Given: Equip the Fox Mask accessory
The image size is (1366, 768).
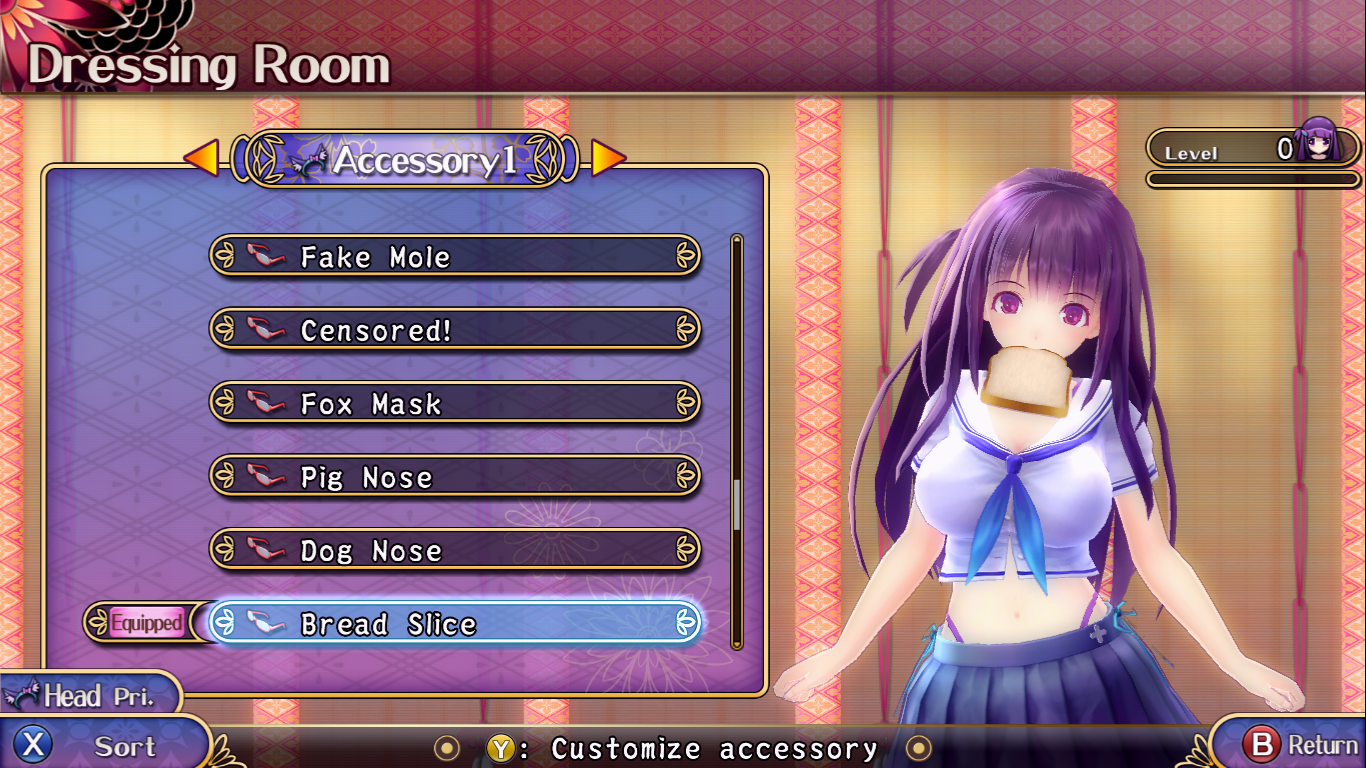Looking at the screenshot, I should click(x=455, y=404).
